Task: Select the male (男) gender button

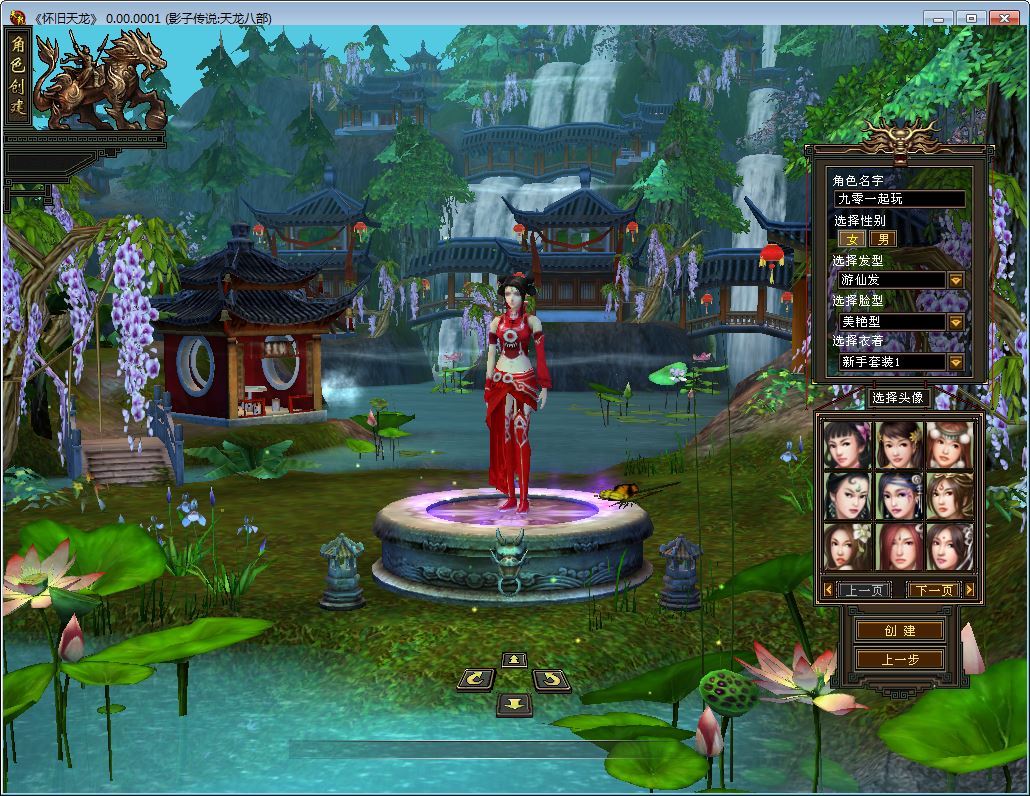Action: click(882, 239)
